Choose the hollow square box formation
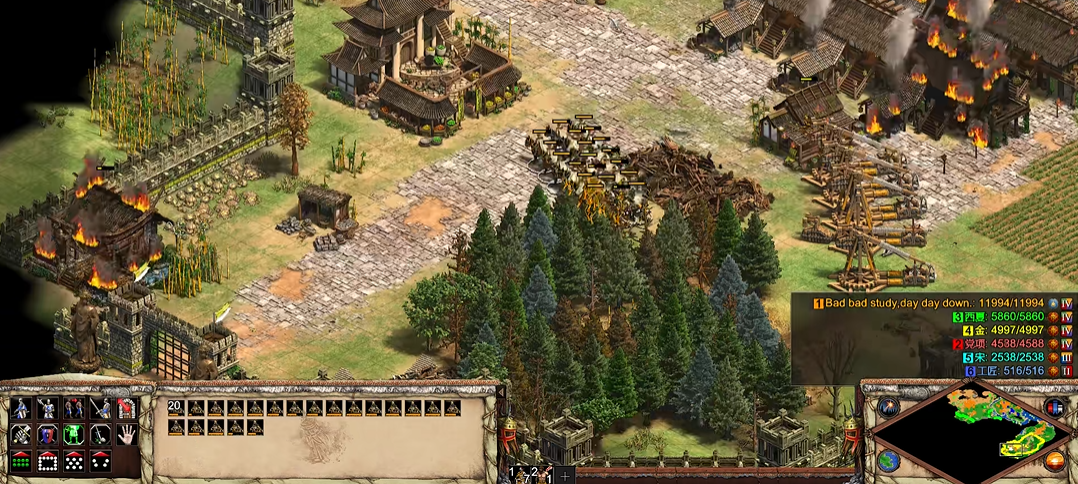The image size is (1078, 484). click(x=47, y=461)
